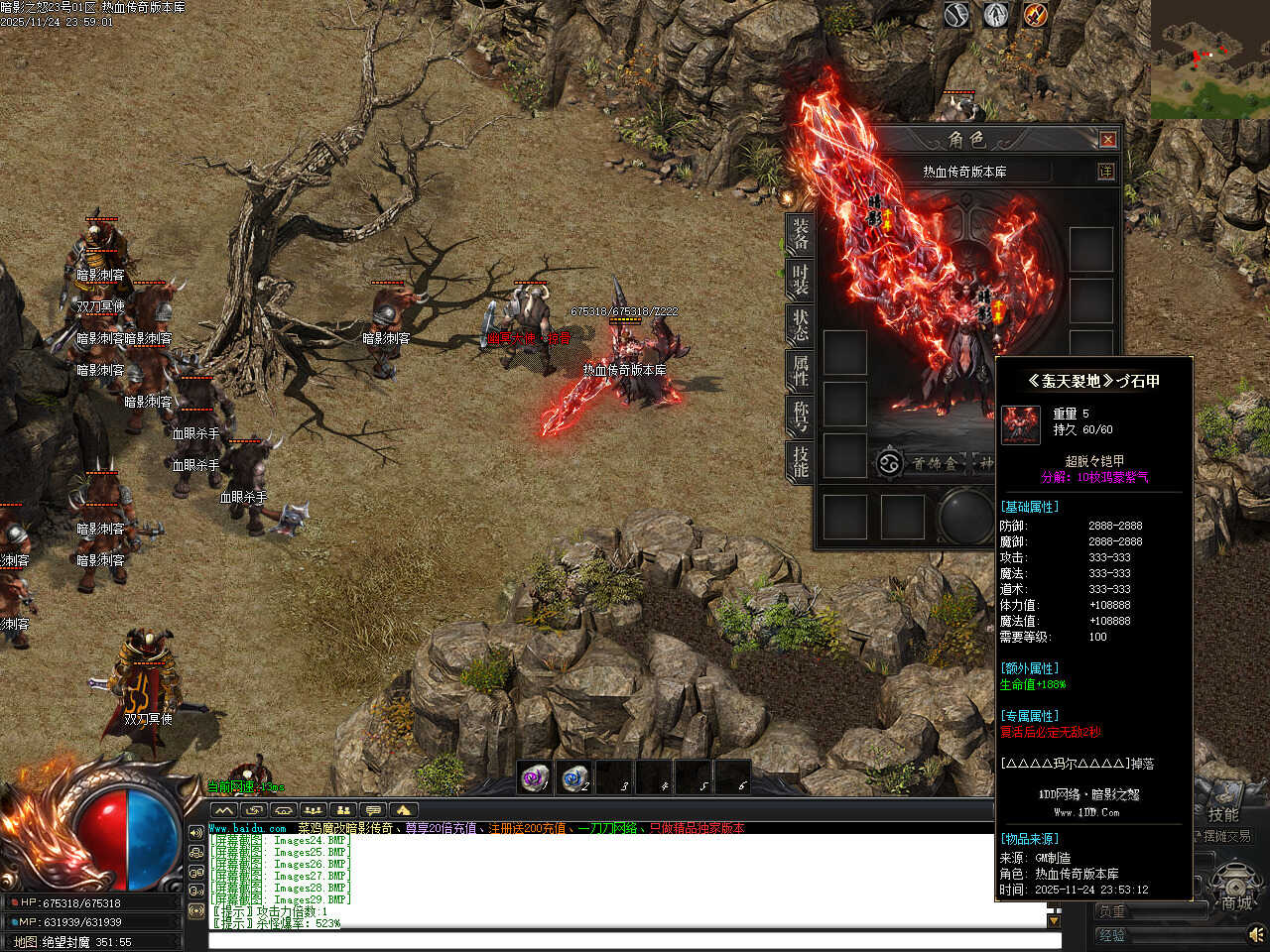Open the 首饰盒 jewelry box
Screen dimensions: 1270x952
point(923,463)
